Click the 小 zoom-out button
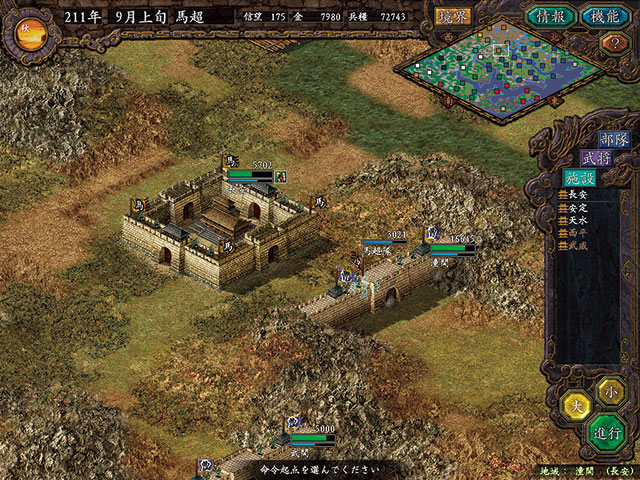 [609, 390]
